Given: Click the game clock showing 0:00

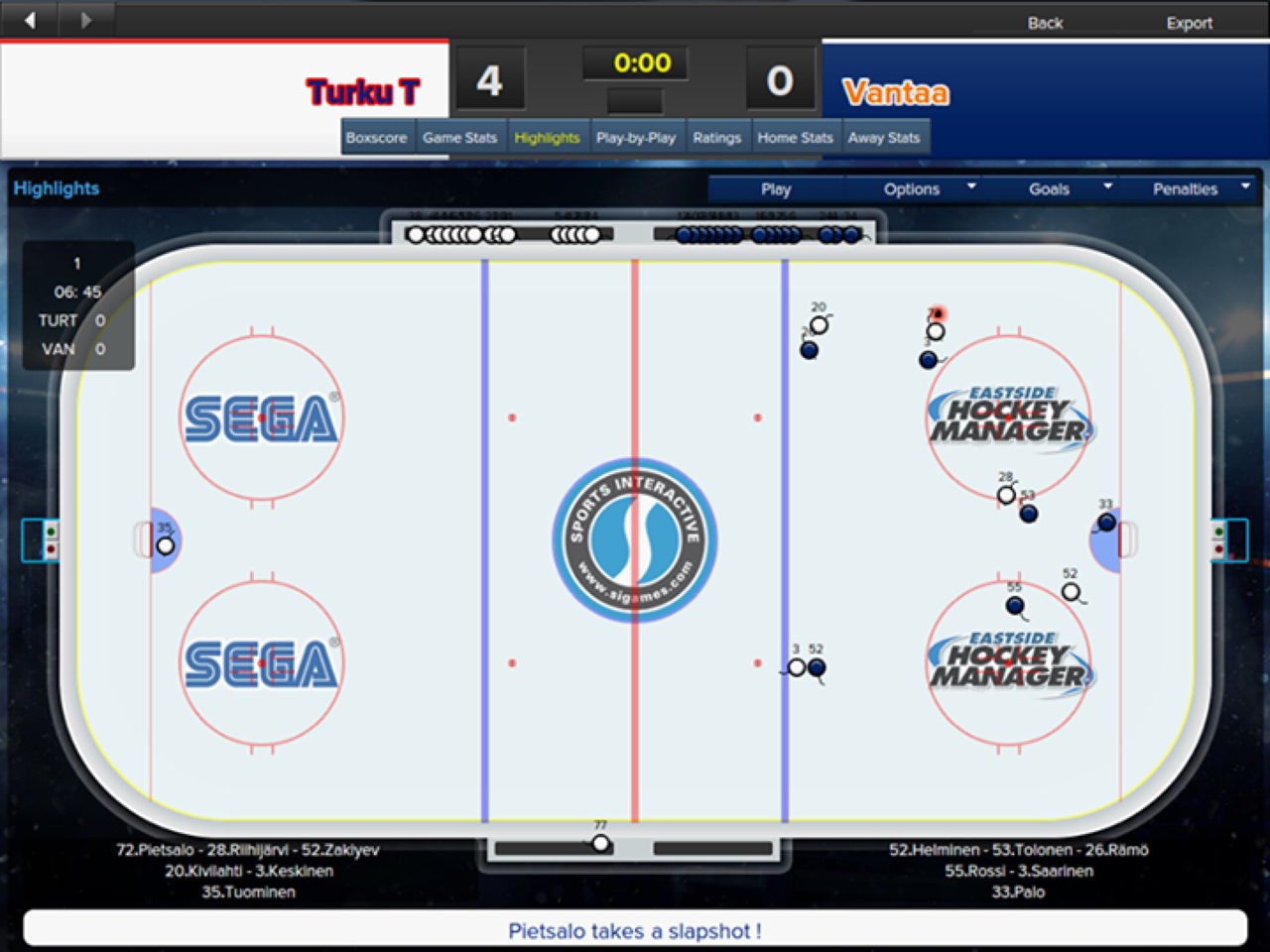Looking at the screenshot, I should coord(636,63).
